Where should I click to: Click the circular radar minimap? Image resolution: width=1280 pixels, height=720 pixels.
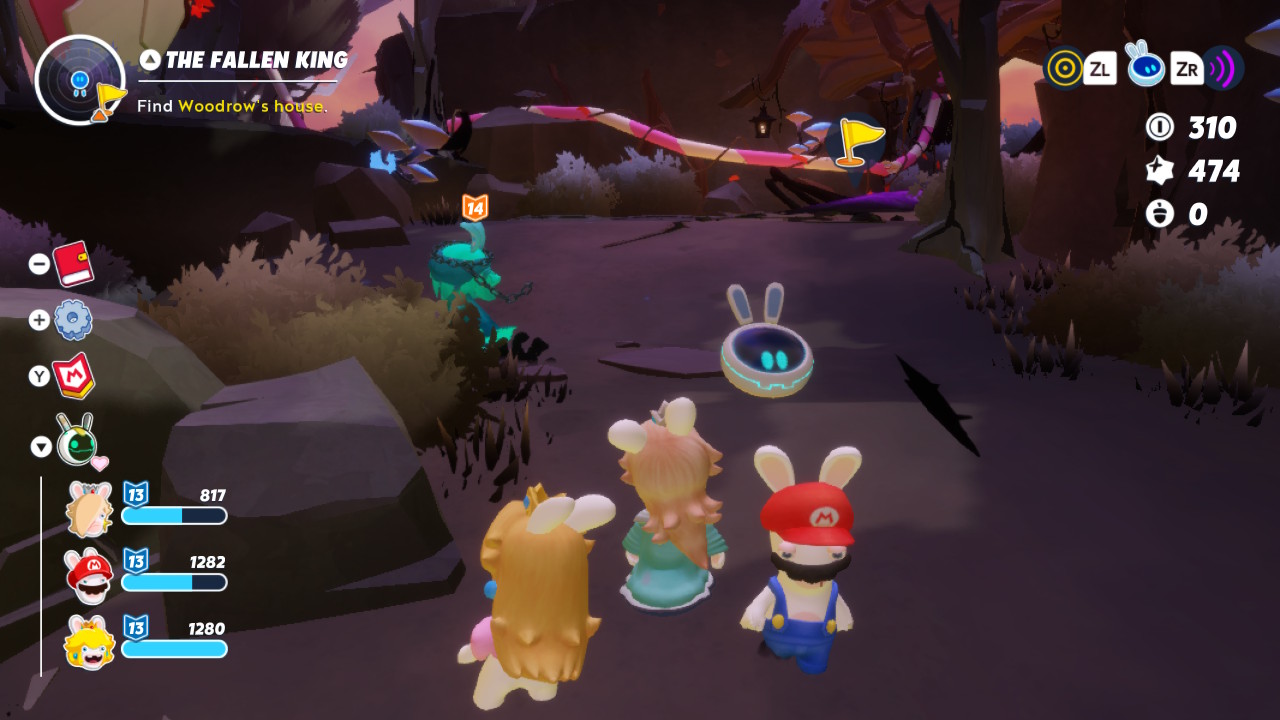tap(80, 80)
